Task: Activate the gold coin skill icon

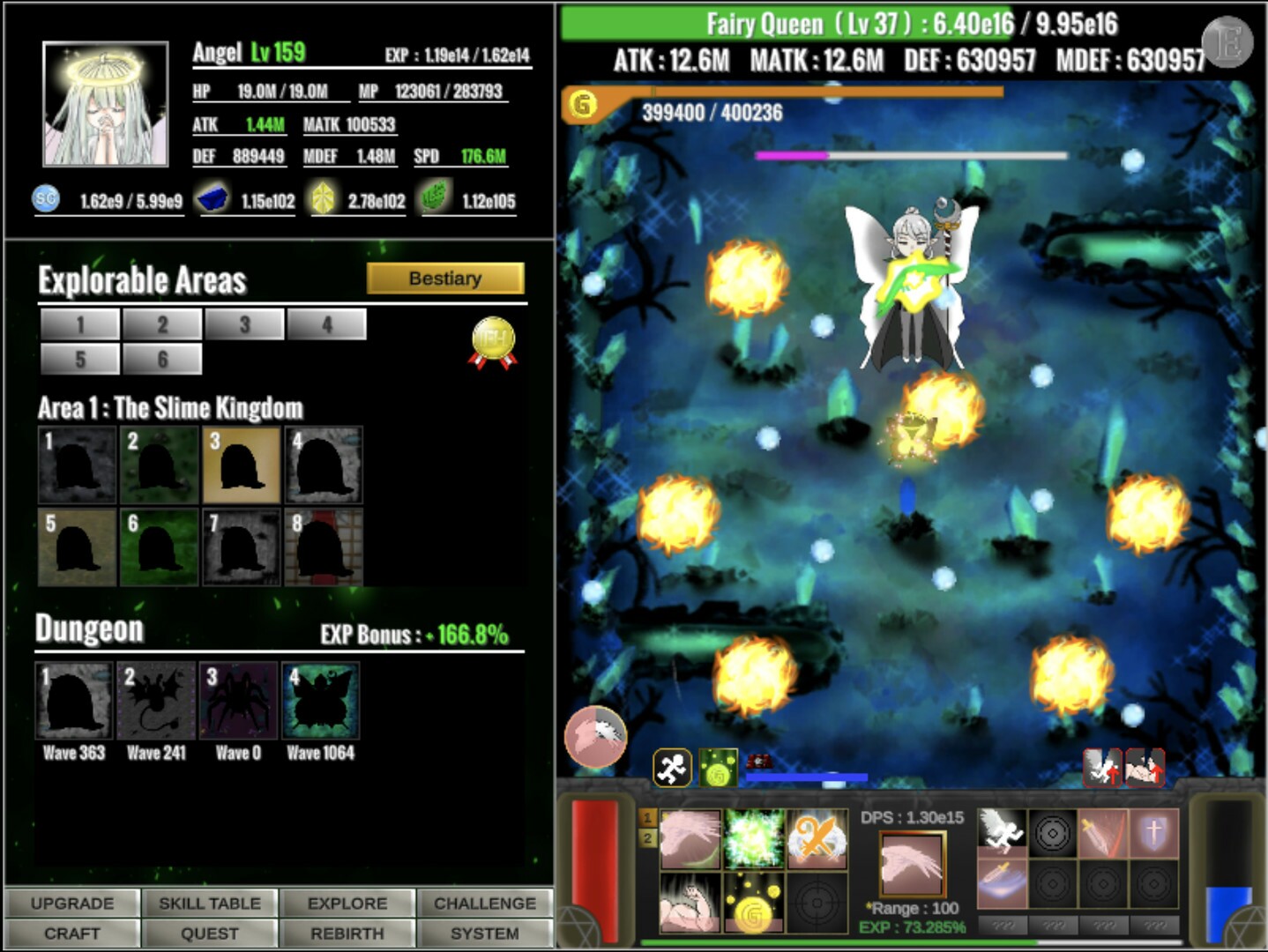Action: [753, 904]
